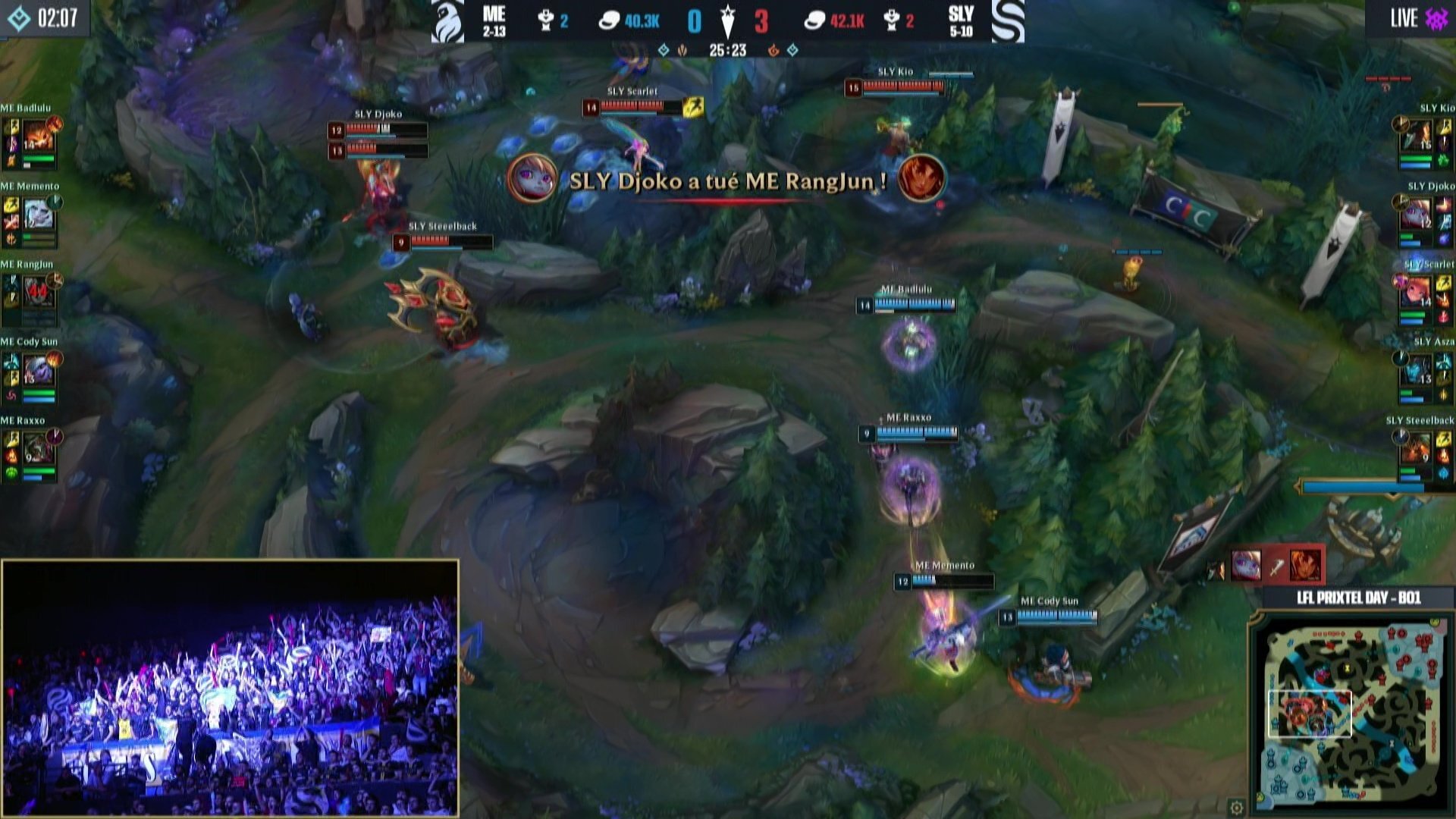This screenshot has width=1456, height=819.
Task: Select SLY Kio's portrait in sidebar
Action: point(1415,138)
